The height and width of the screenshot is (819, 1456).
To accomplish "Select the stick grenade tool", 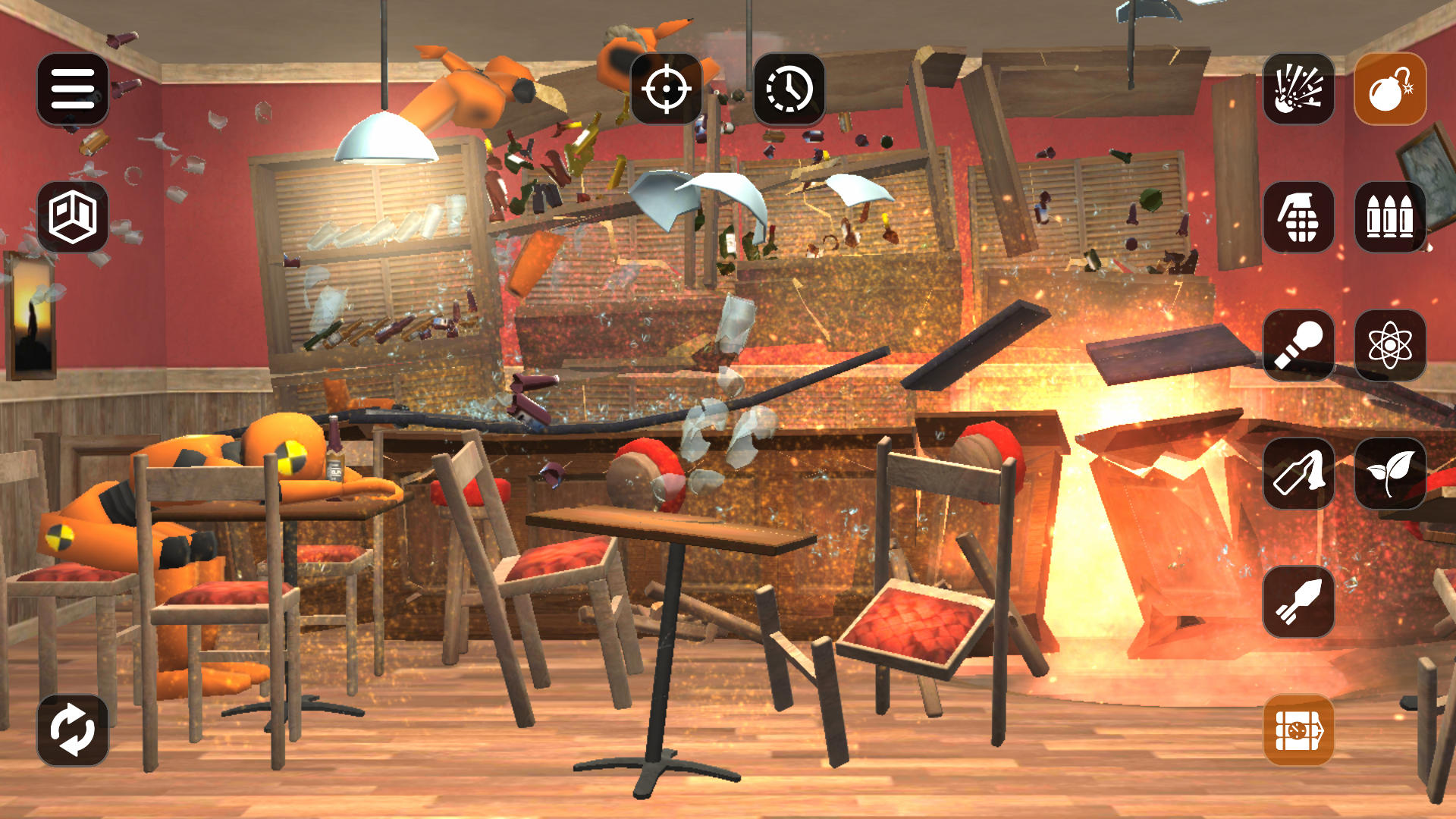I will tap(1298, 345).
